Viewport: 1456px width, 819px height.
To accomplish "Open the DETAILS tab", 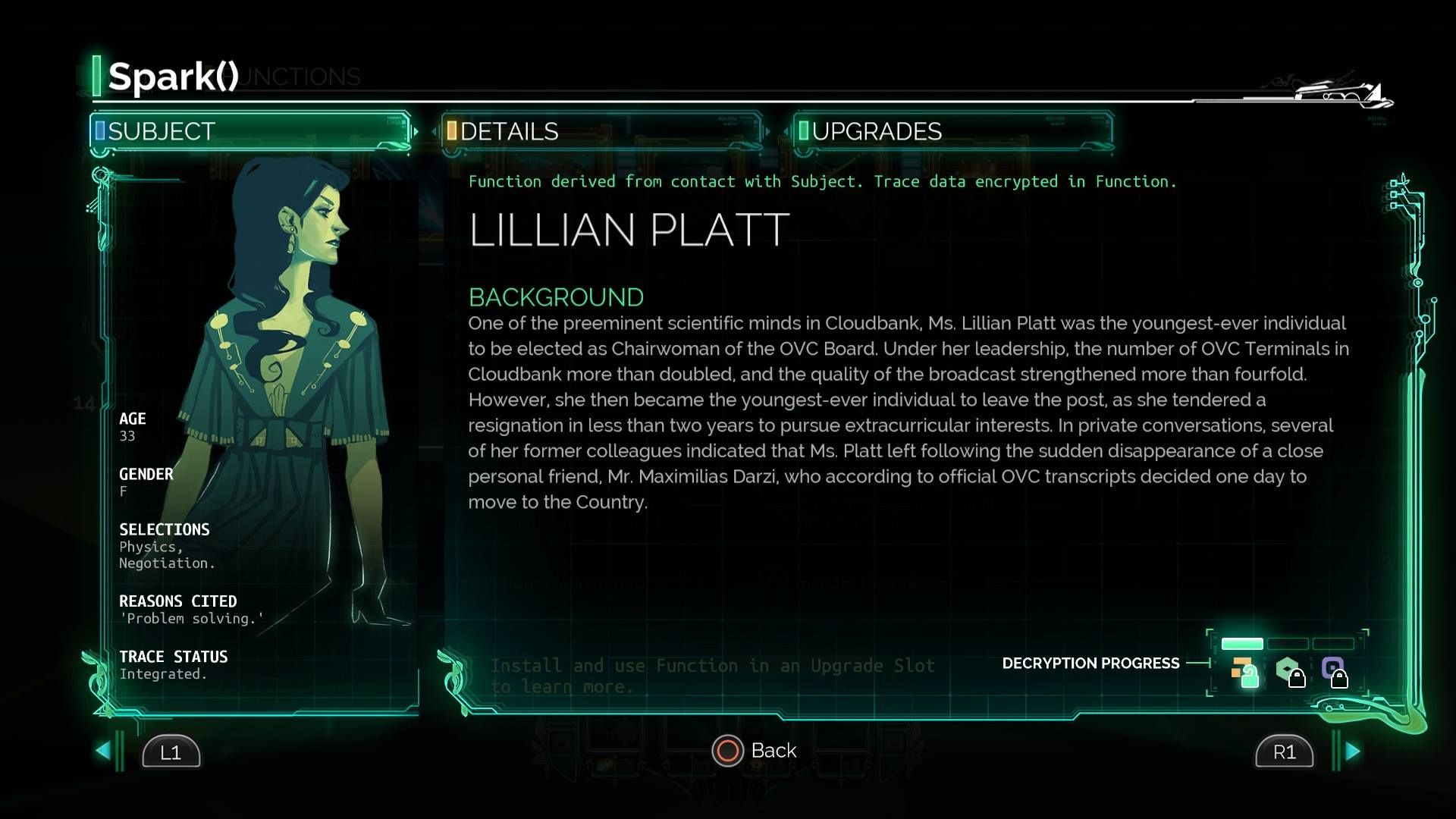I will (601, 131).
